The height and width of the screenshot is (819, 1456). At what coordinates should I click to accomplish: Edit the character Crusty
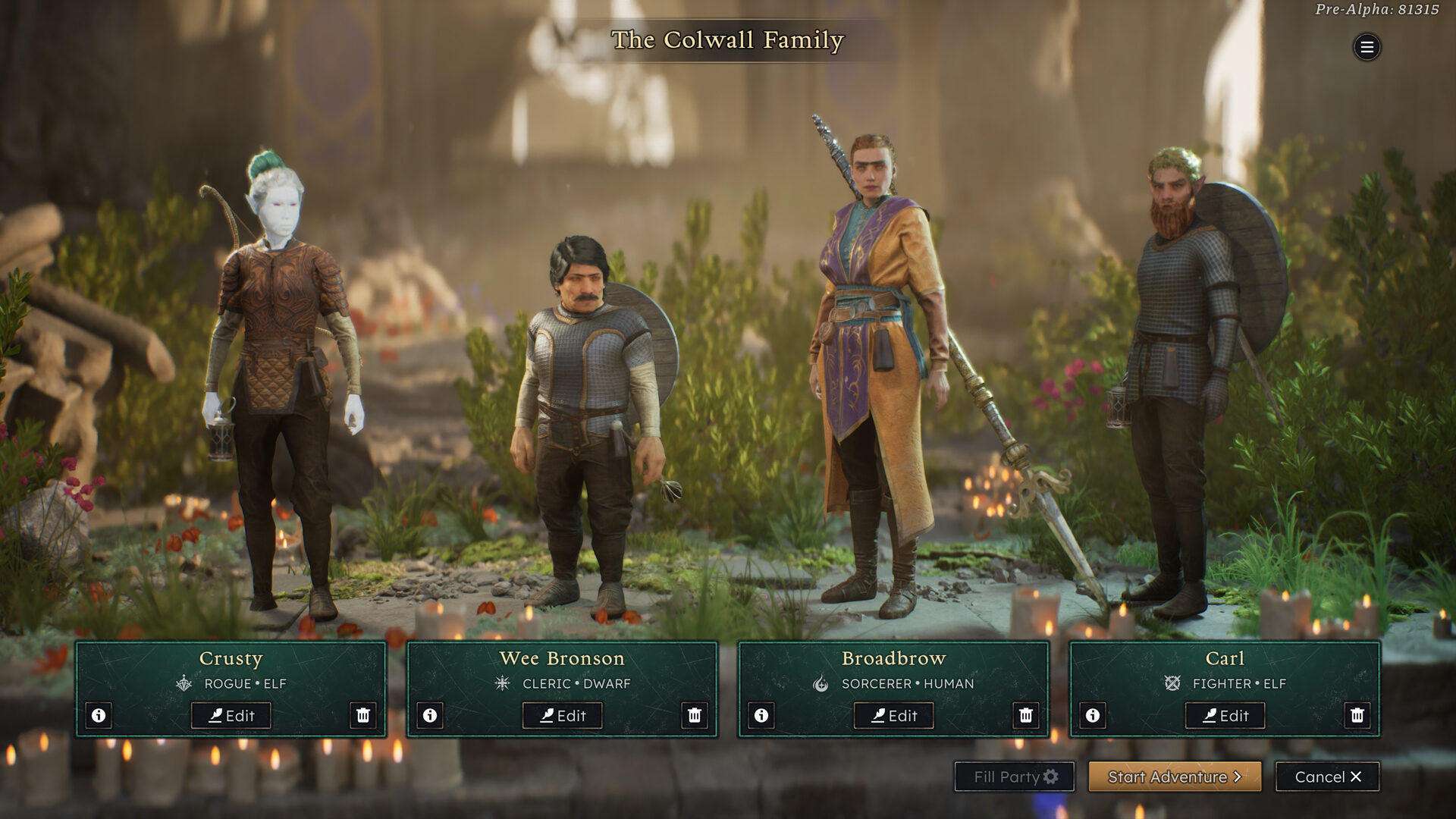tap(233, 715)
